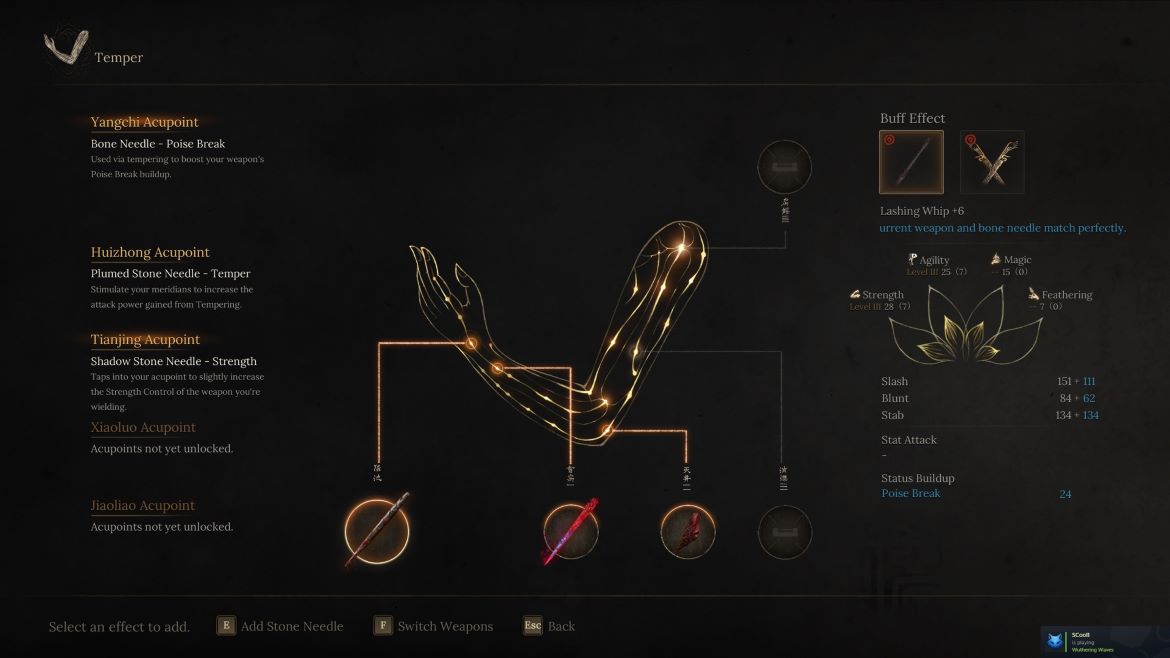
Task: Select the locked Xiaoluo Acupoint
Action: (x=143, y=428)
